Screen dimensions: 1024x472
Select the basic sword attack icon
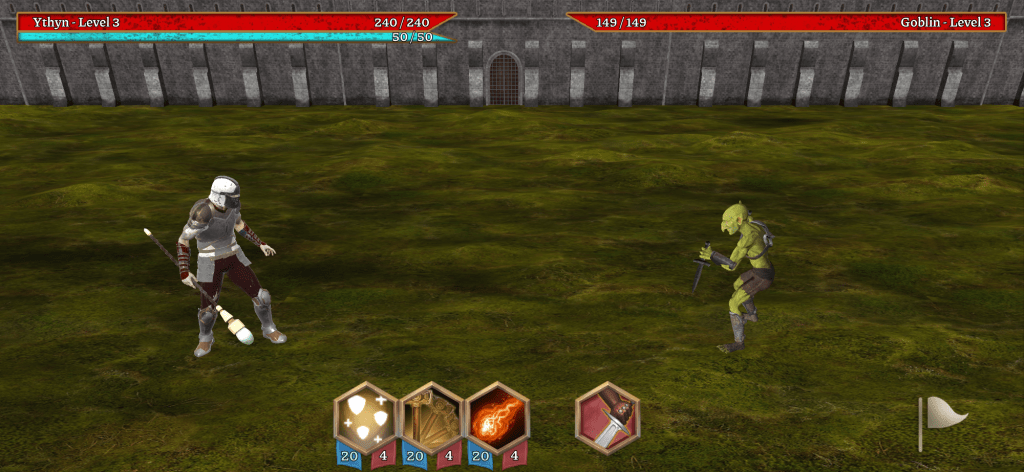(x=607, y=418)
